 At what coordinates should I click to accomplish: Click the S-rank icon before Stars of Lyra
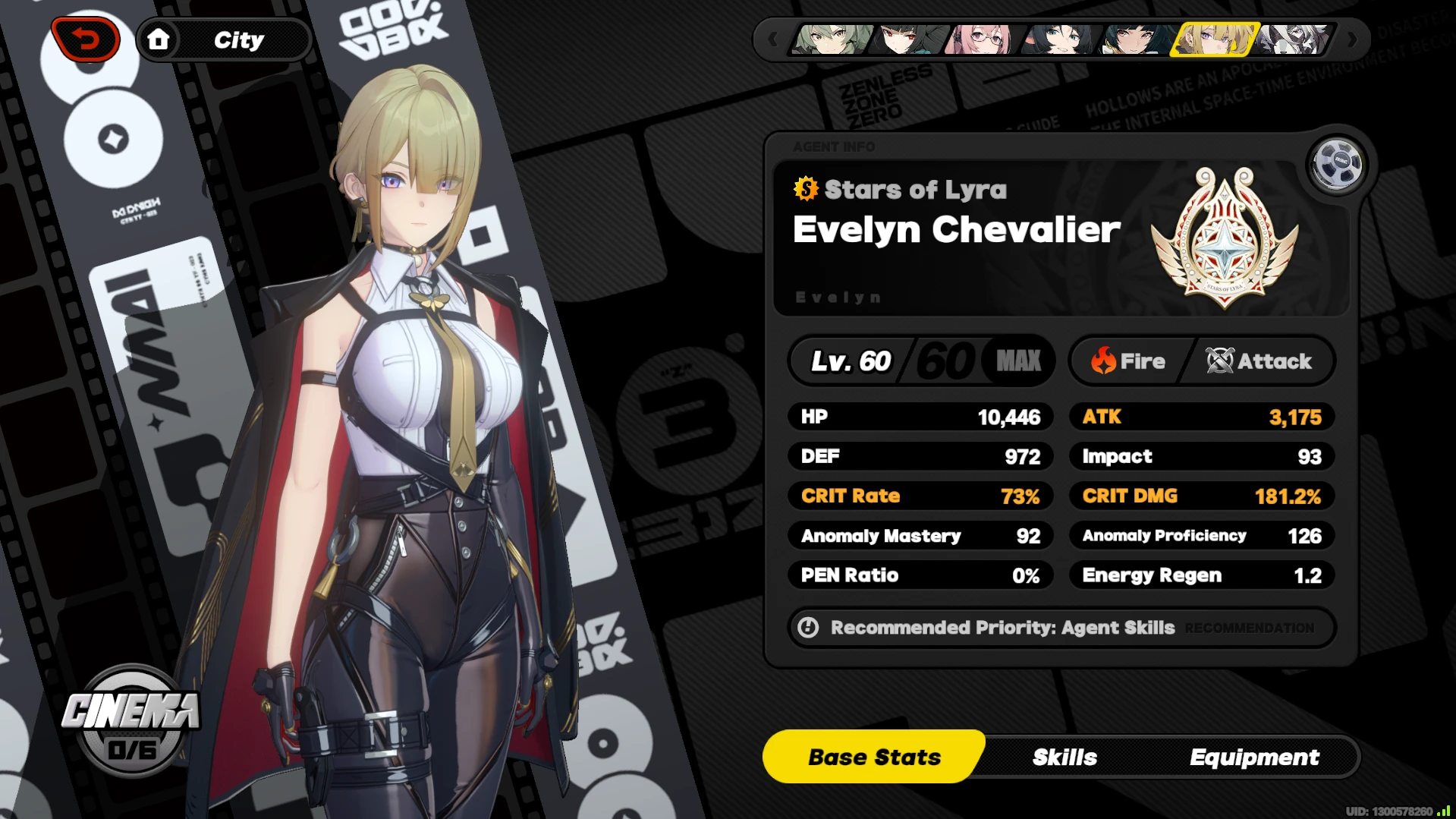[805, 190]
